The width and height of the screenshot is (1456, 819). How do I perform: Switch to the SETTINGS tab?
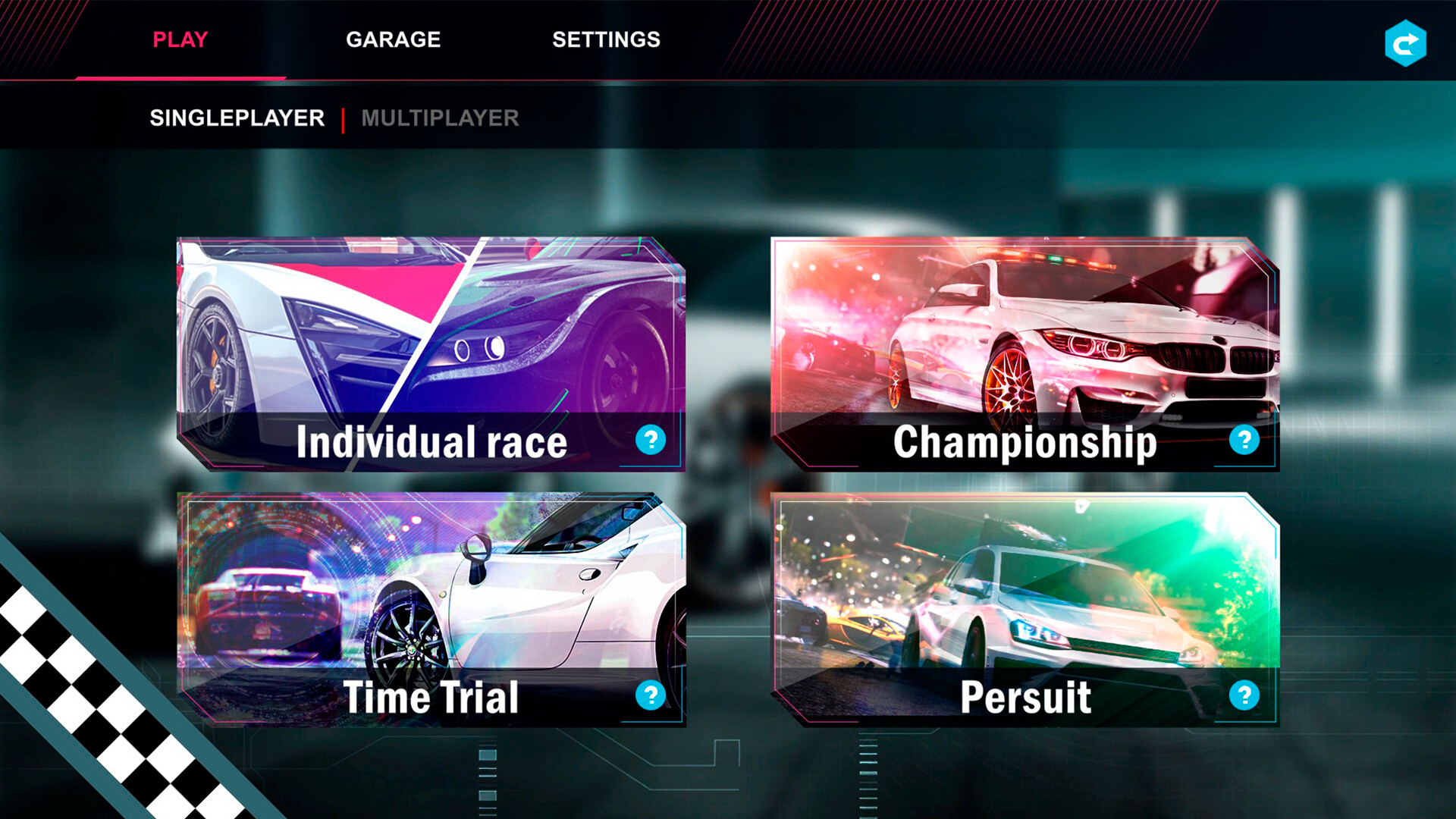click(x=606, y=39)
